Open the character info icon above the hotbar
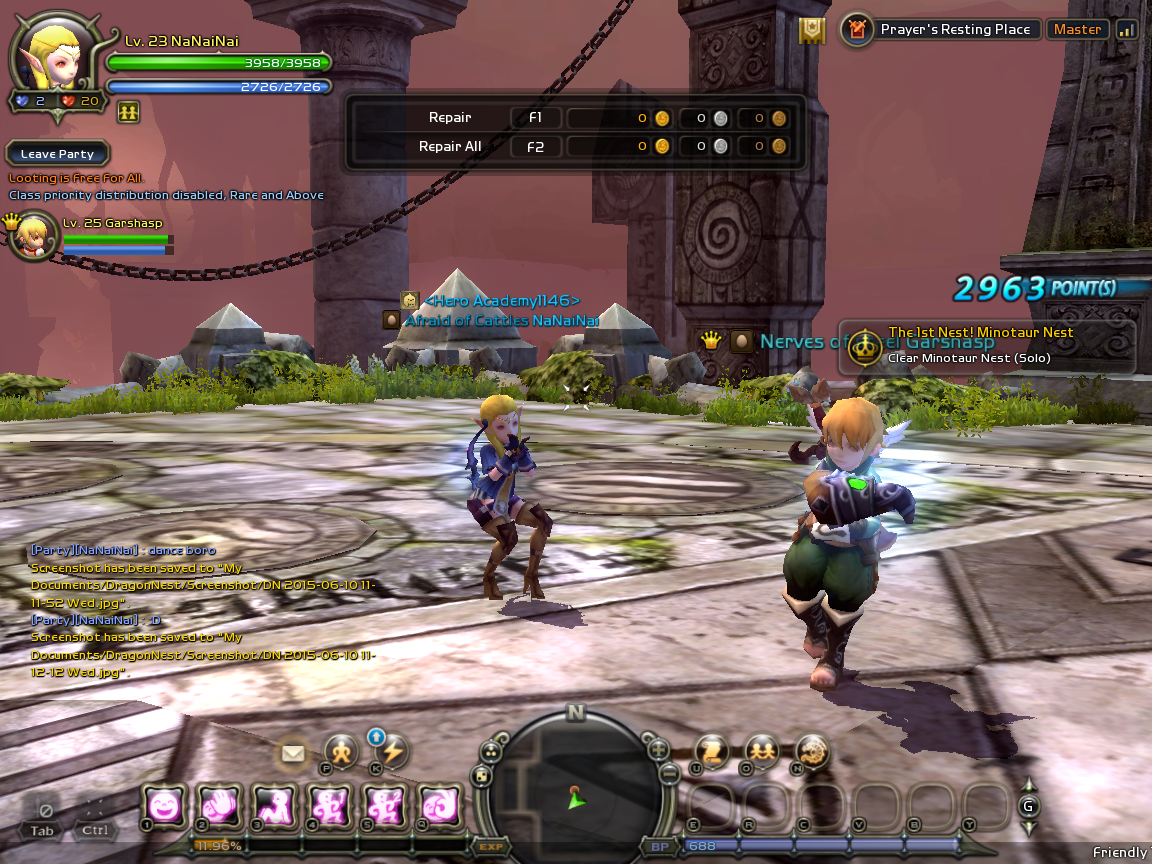1152x864 pixels. tap(341, 752)
